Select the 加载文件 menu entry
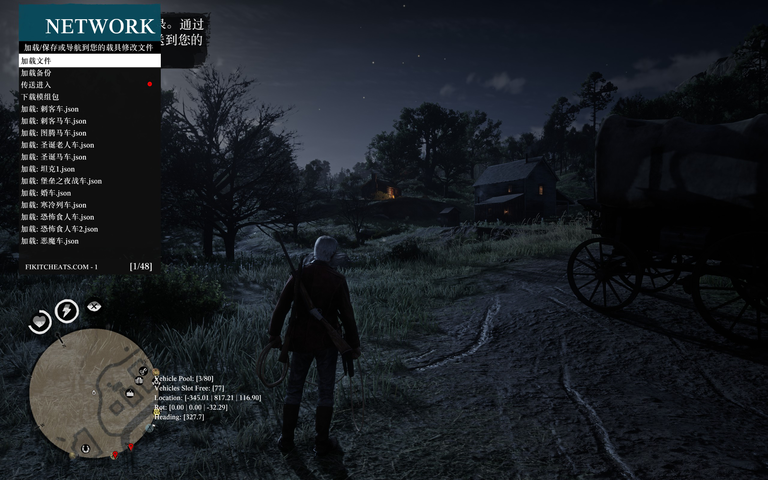768x480 pixels. coord(89,61)
